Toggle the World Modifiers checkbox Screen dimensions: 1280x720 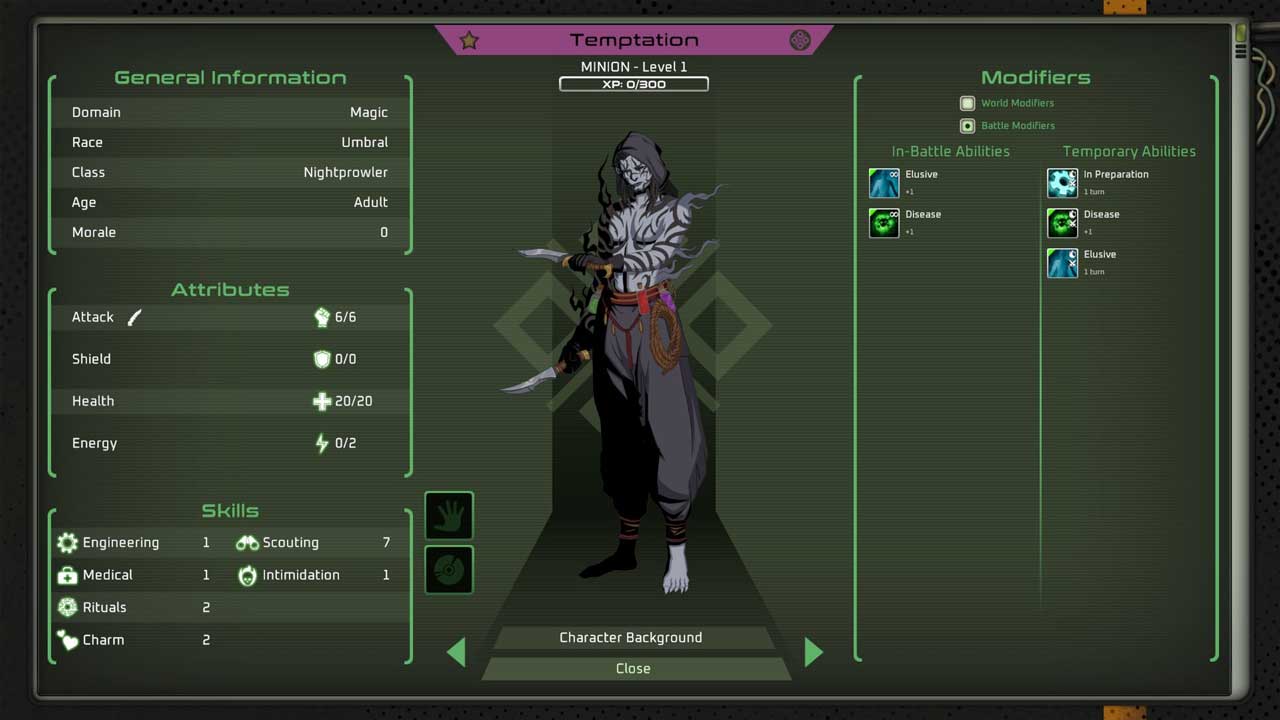pyautogui.click(x=967, y=103)
